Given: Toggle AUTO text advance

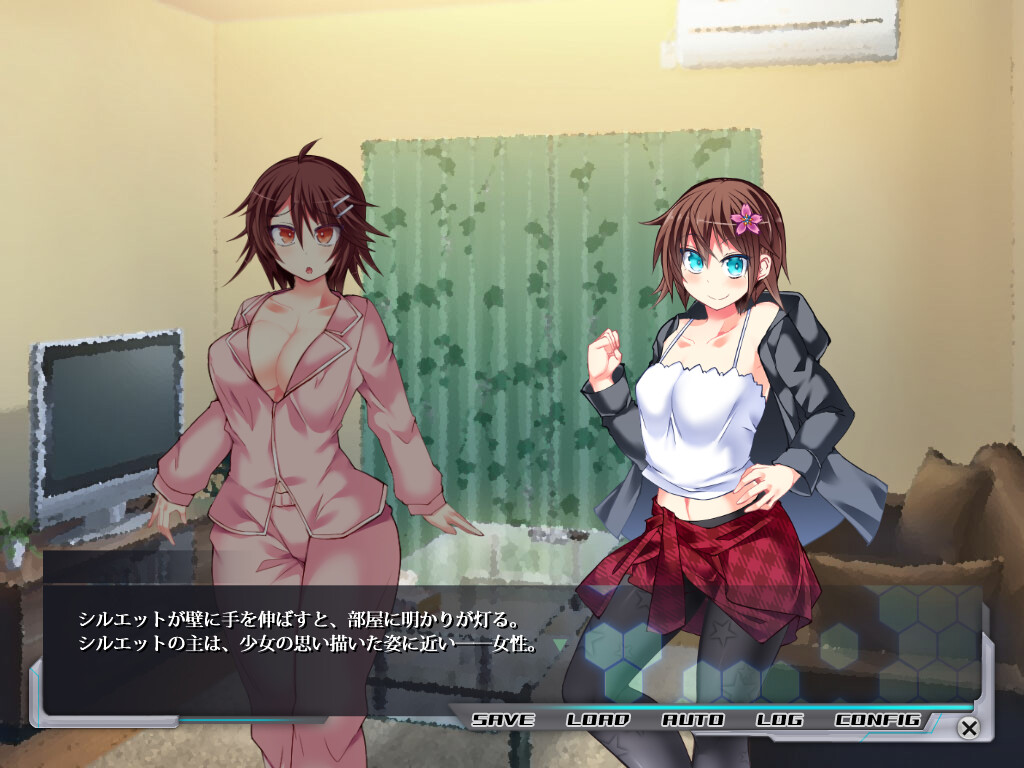Looking at the screenshot, I should 693,719.
